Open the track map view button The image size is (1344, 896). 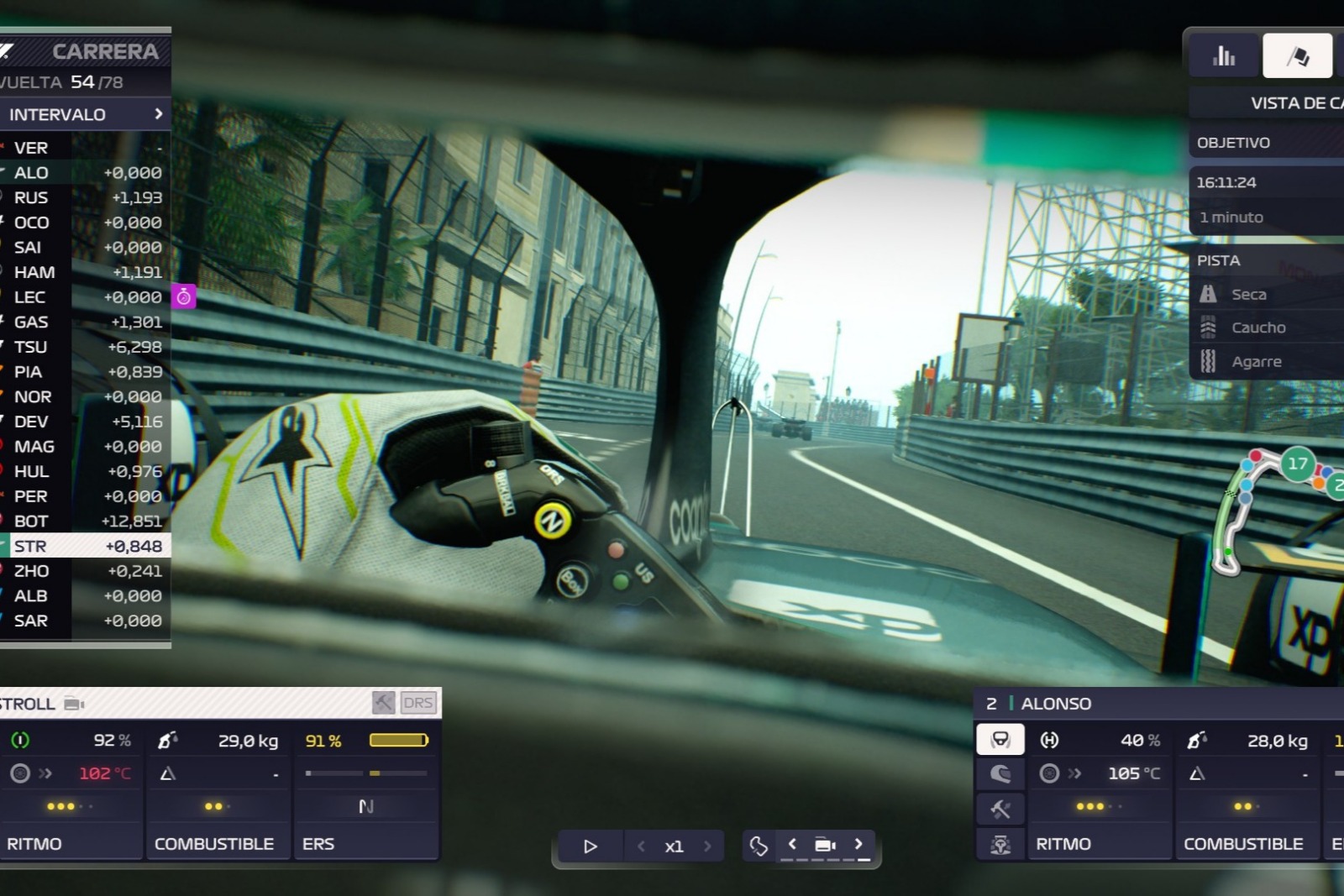pyautogui.click(x=759, y=846)
